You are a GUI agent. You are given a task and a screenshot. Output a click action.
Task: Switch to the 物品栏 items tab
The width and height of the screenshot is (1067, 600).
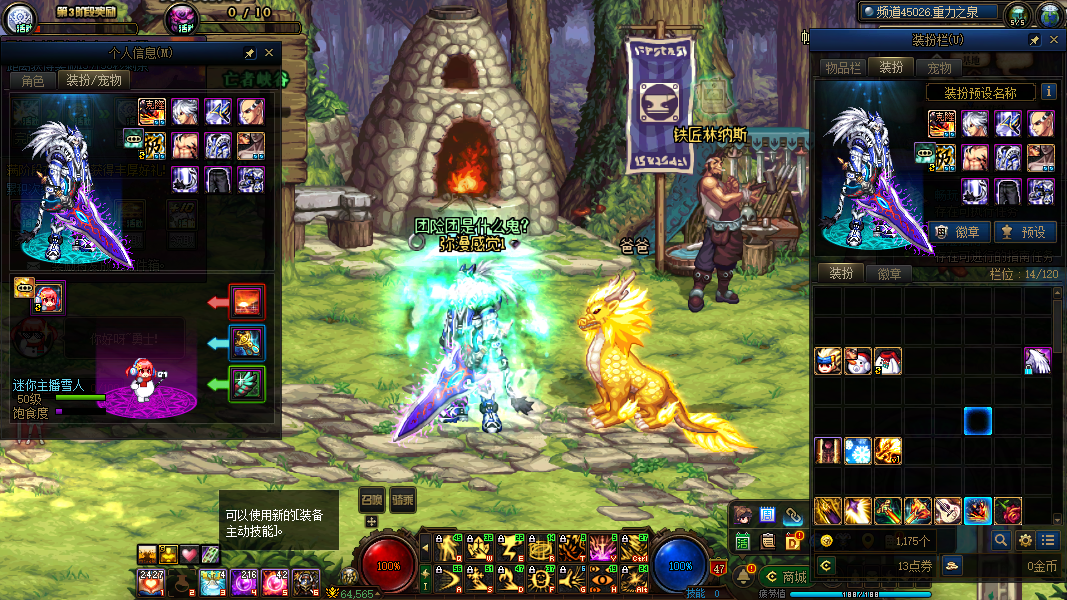[843, 68]
